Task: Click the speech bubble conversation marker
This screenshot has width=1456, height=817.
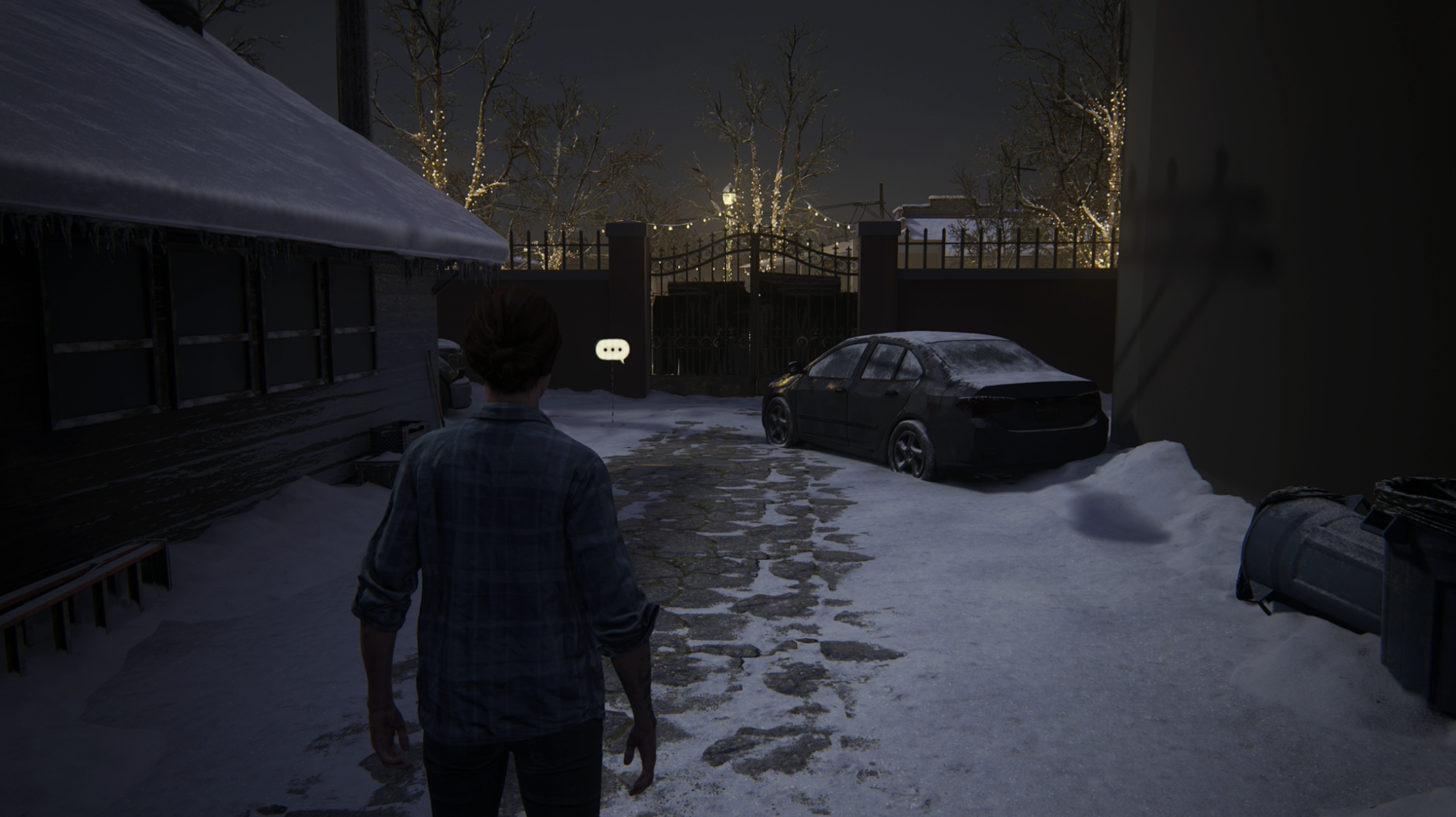Action: pyautogui.click(x=613, y=350)
